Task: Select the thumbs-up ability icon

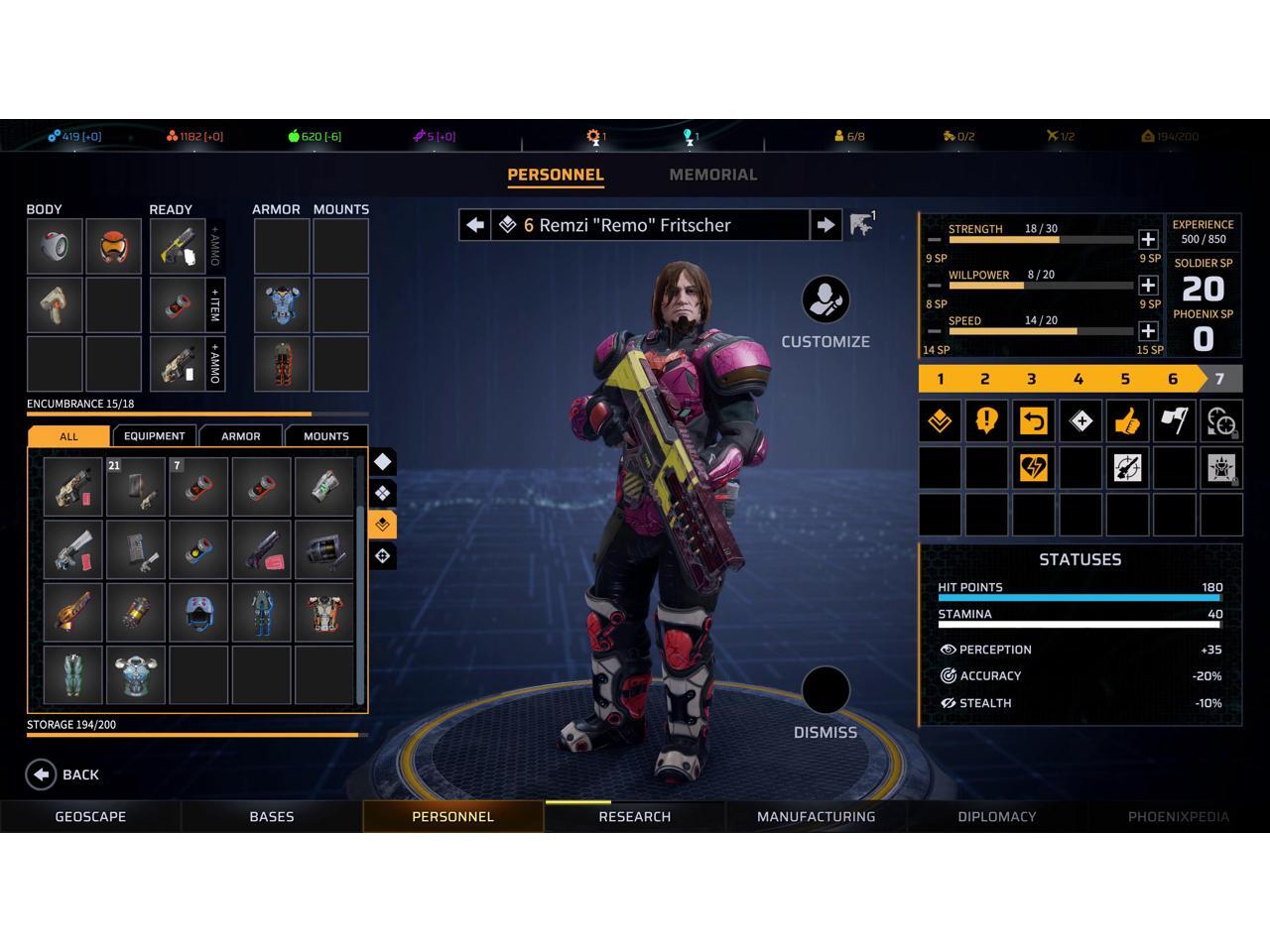Action: tap(1127, 421)
